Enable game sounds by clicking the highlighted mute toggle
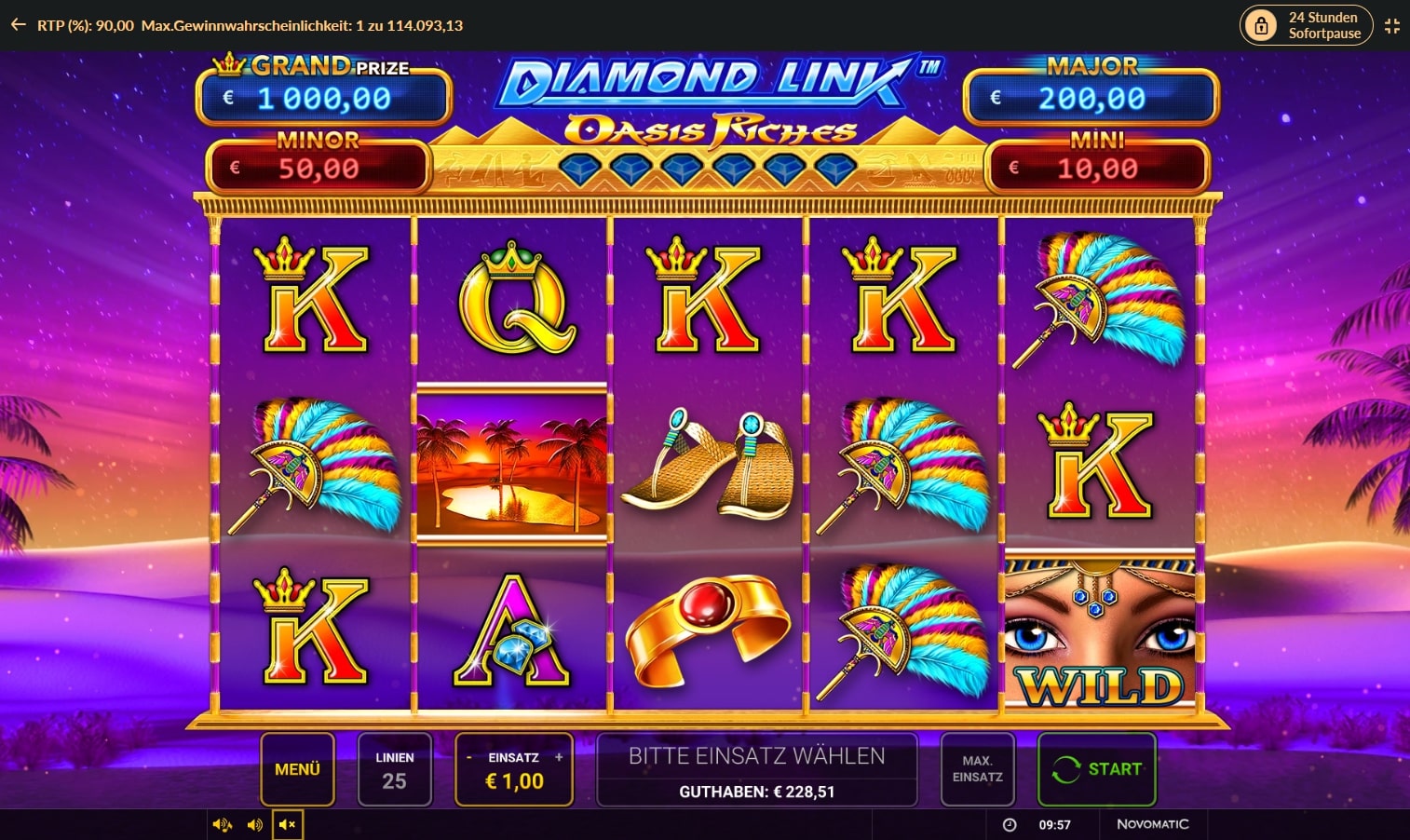 [288, 824]
